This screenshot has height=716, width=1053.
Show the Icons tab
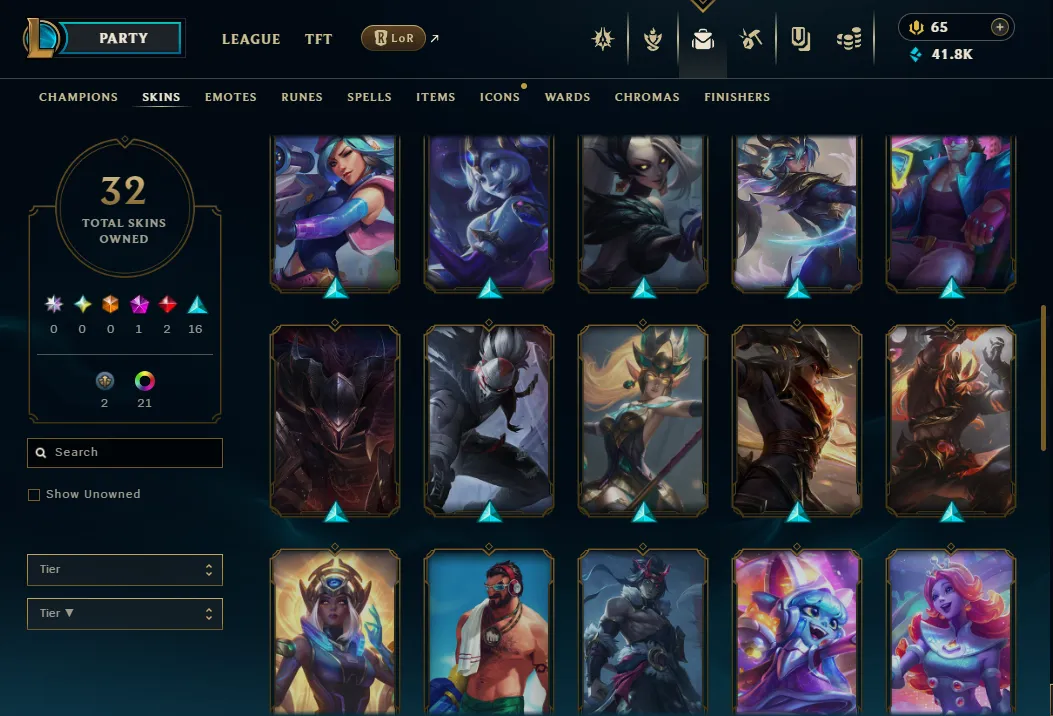click(499, 97)
